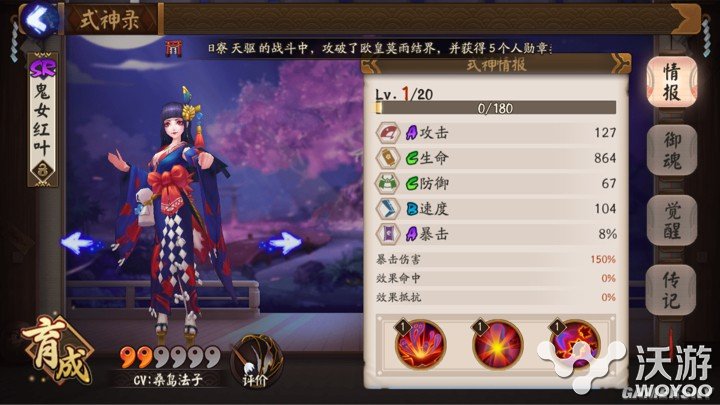This screenshot has height=405, width=720.
Task: Select the red maple leaf skill icon
Action: 571,344
